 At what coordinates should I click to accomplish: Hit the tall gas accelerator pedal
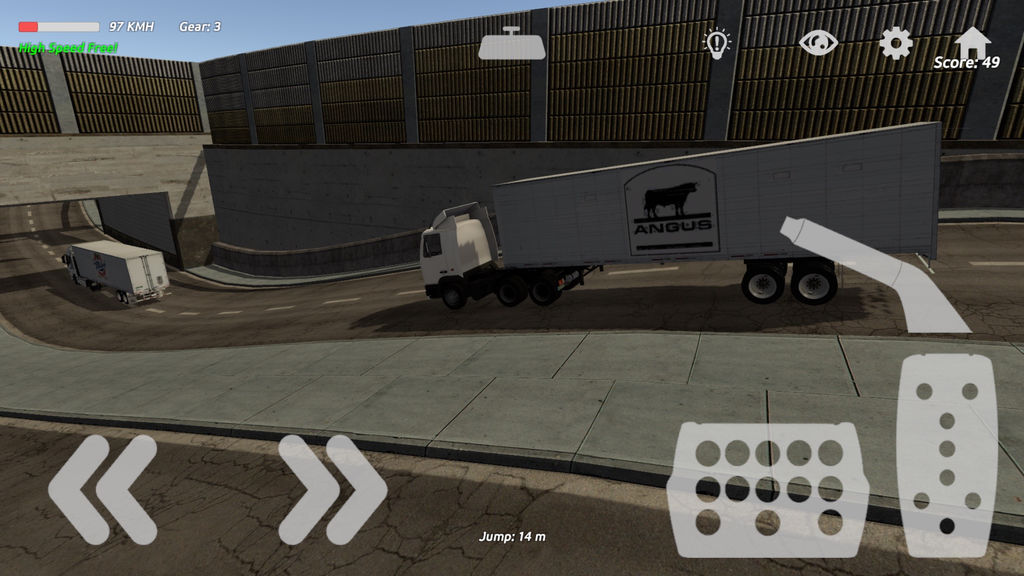pyautogui.click(x=946, y=455)
